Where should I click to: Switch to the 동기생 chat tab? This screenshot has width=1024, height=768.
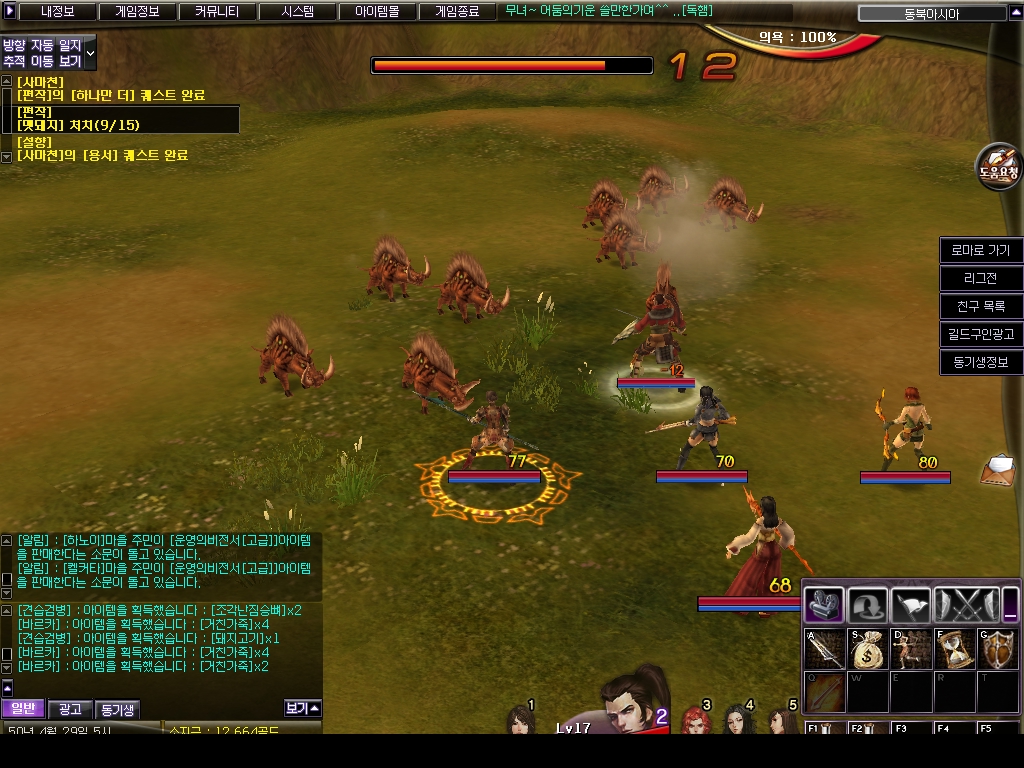pos(117,709)
